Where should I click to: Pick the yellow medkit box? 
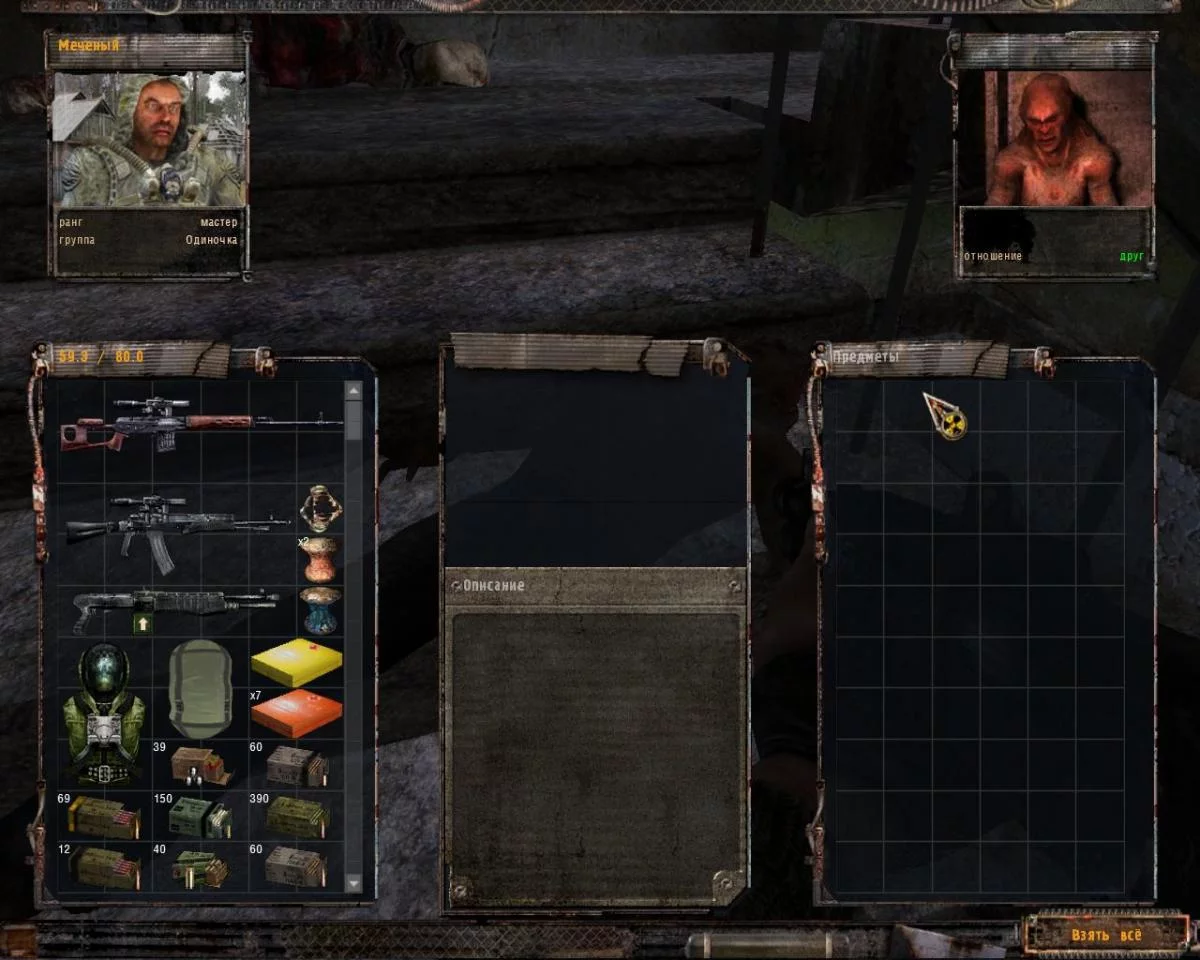coord(296,661)
